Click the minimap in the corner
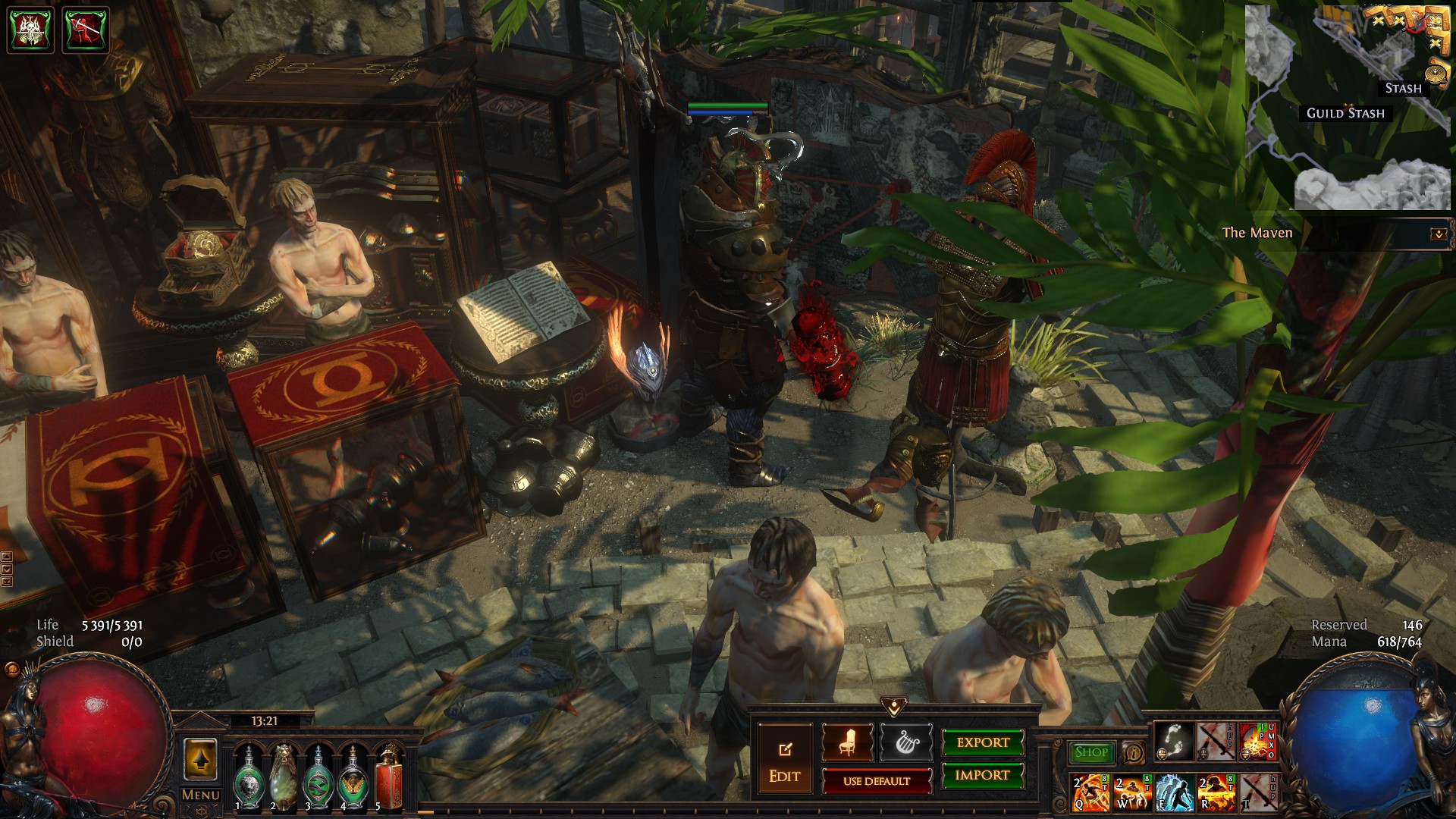This screenshot has height=819, width=1456. [x=1348, y=106]
